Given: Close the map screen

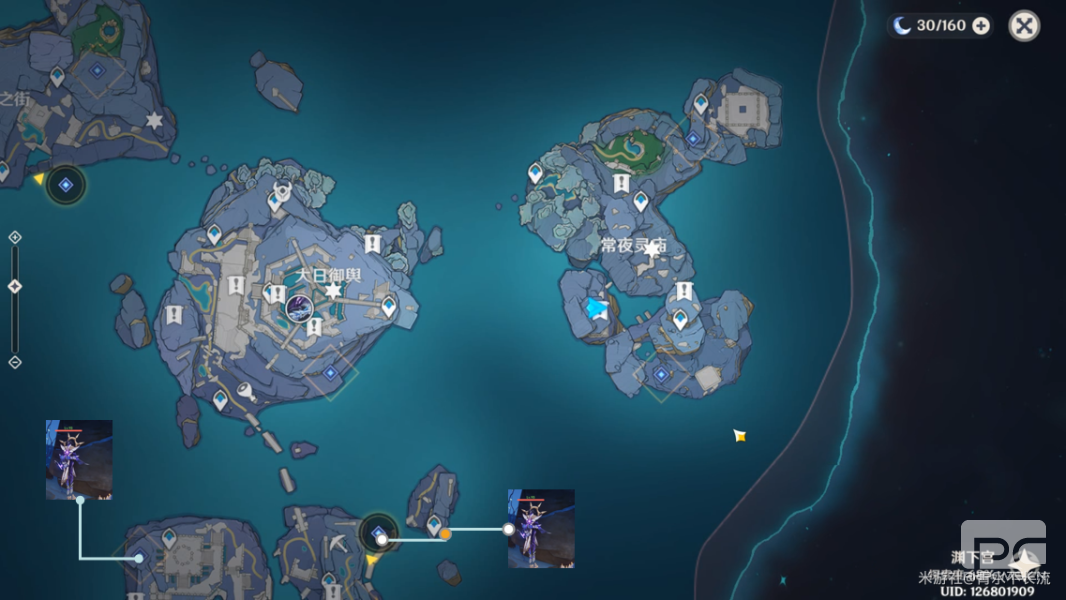Looking at the screenshot, I should 1024,26.
